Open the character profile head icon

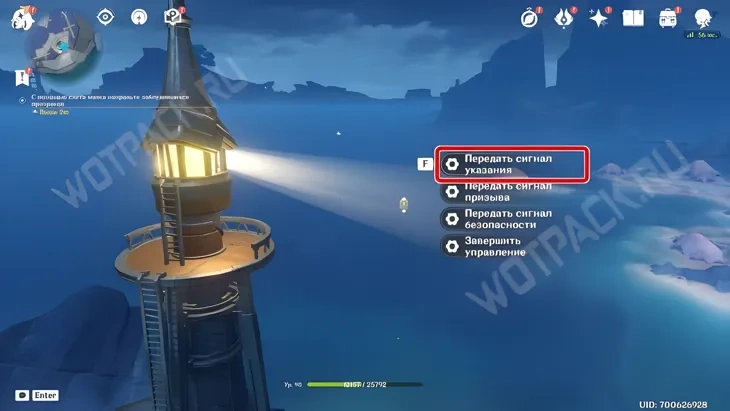click(x=703, y=17)
